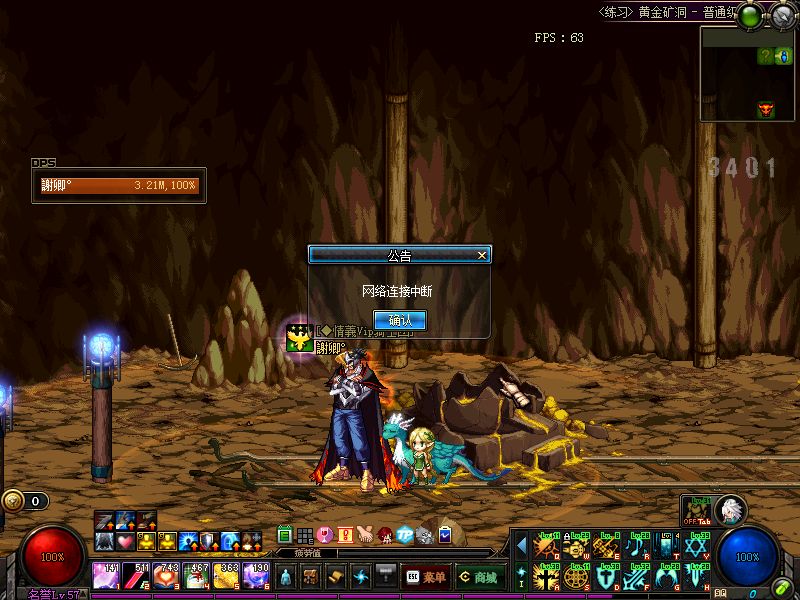Cast the six-pointed star skill on Y
Image resolution: width=800 pixels, height=600 pixels.
[x=699, y=546]
